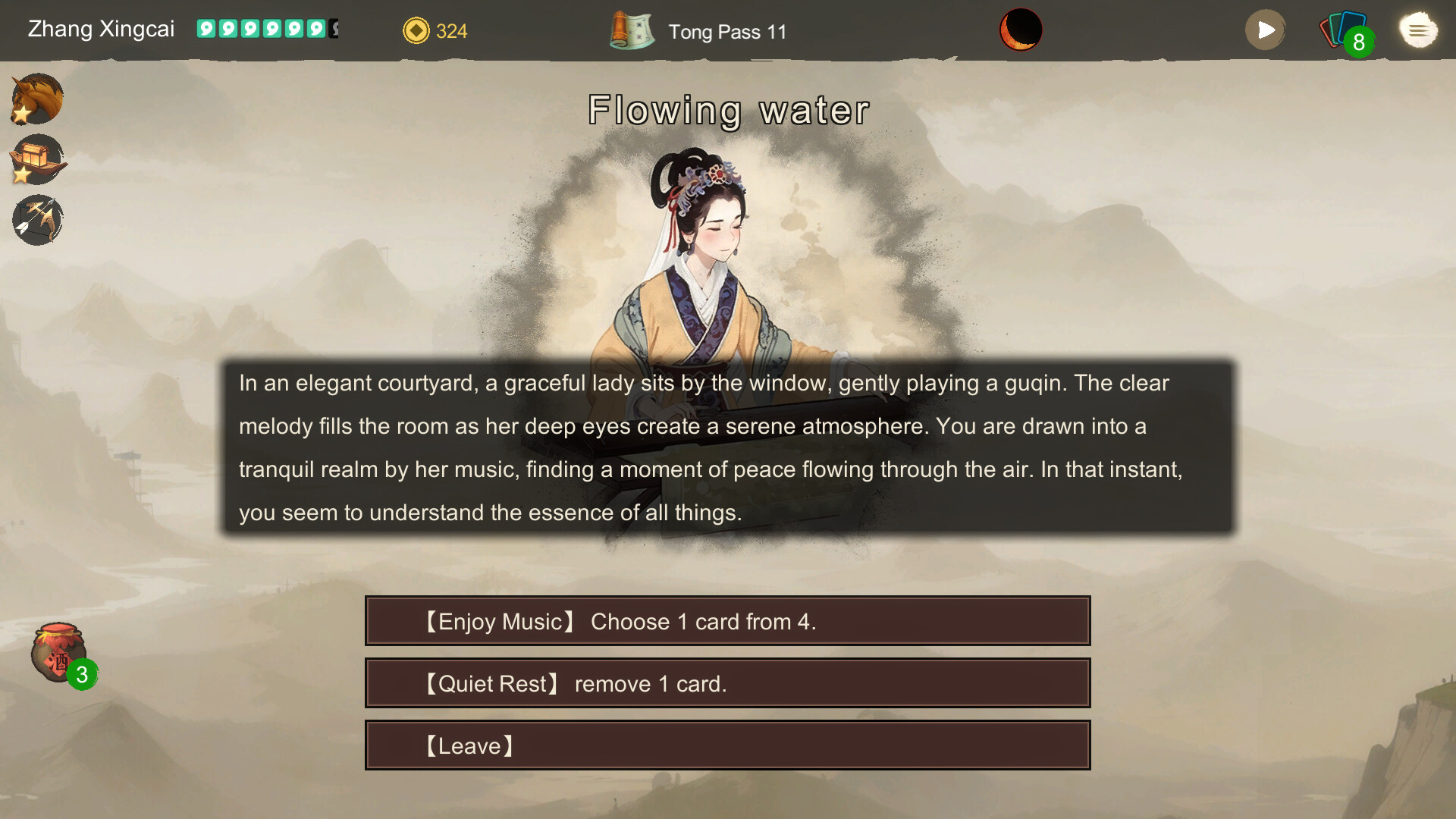
Task: Click the eclipse moon phase indicator
Action: [x=1021, y=30]
